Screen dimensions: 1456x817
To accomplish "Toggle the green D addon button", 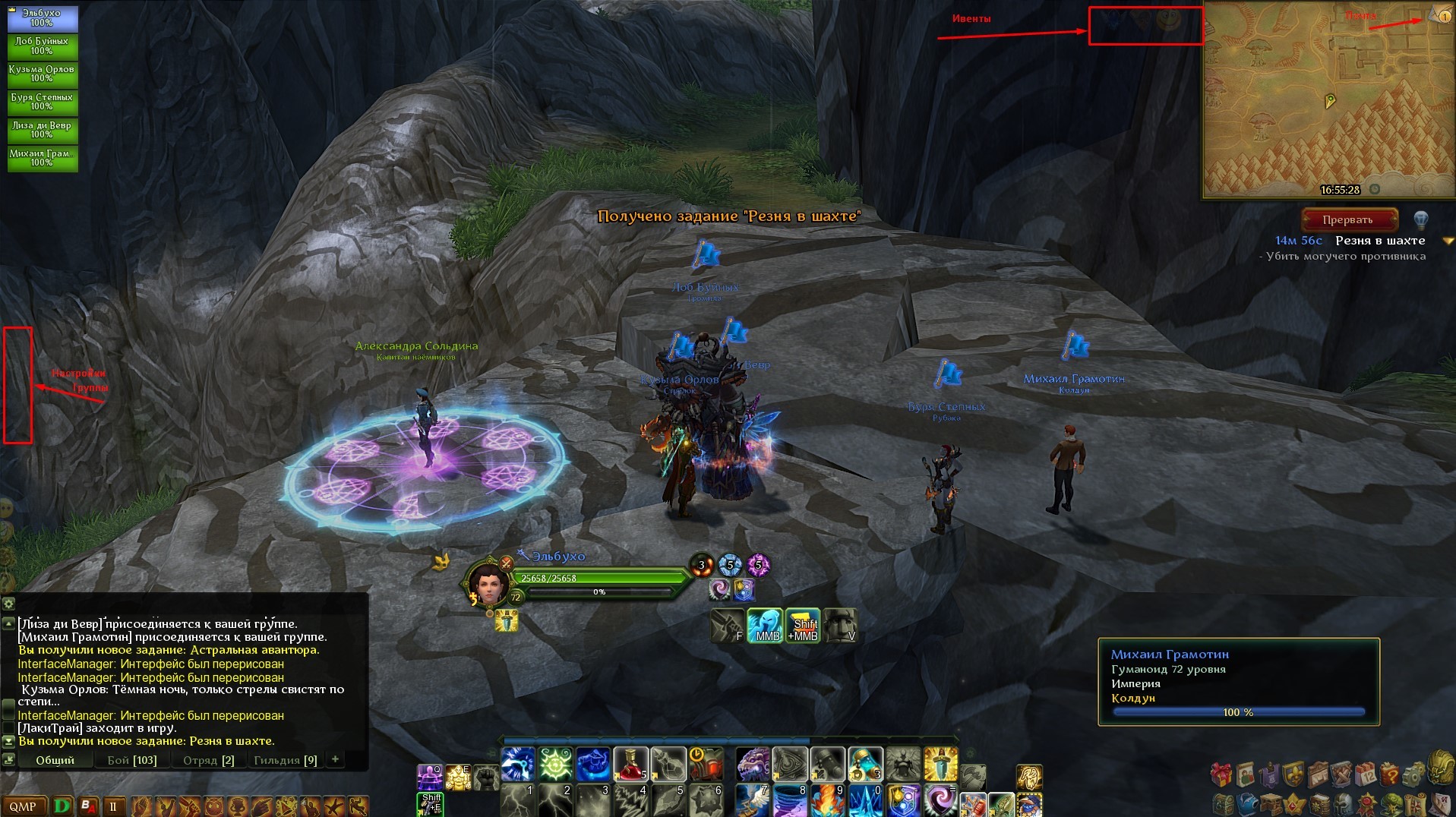I will (62, 806).
